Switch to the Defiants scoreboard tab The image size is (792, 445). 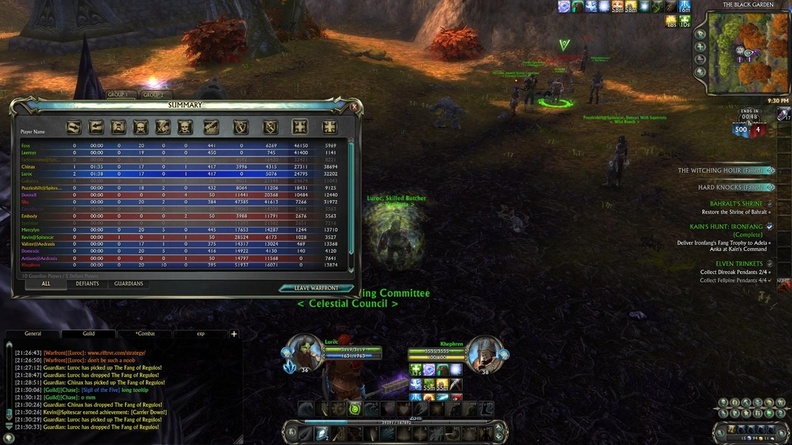pos(87,284)
